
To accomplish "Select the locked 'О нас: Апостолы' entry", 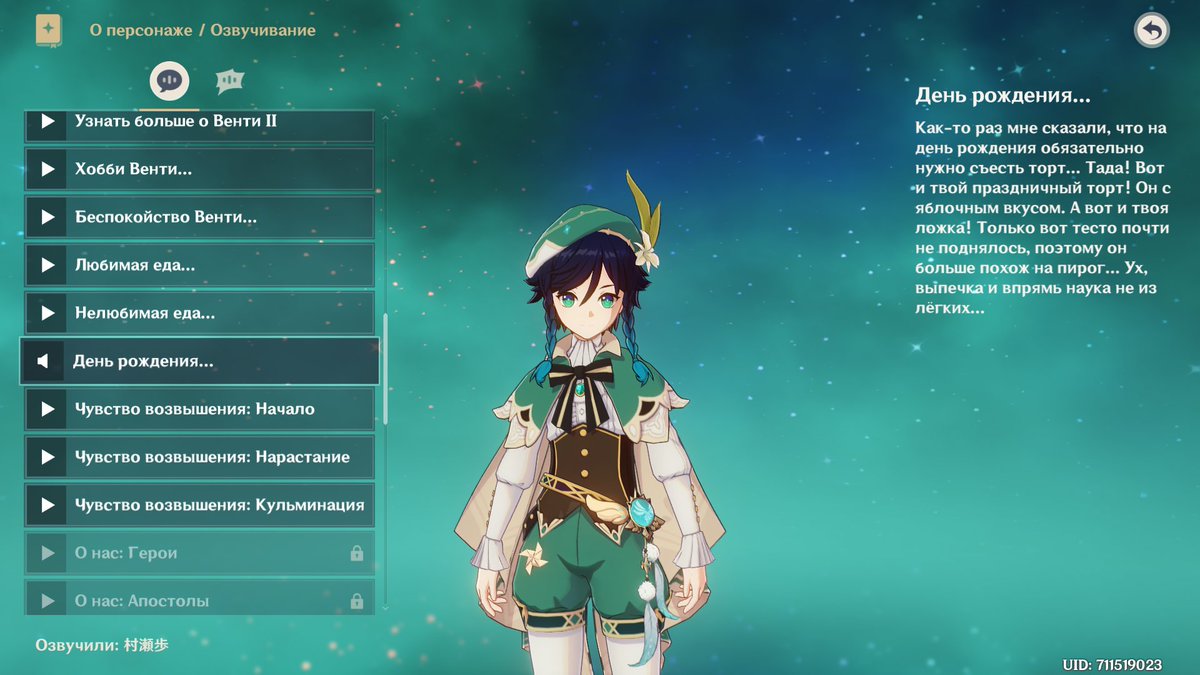I will 199,600.
